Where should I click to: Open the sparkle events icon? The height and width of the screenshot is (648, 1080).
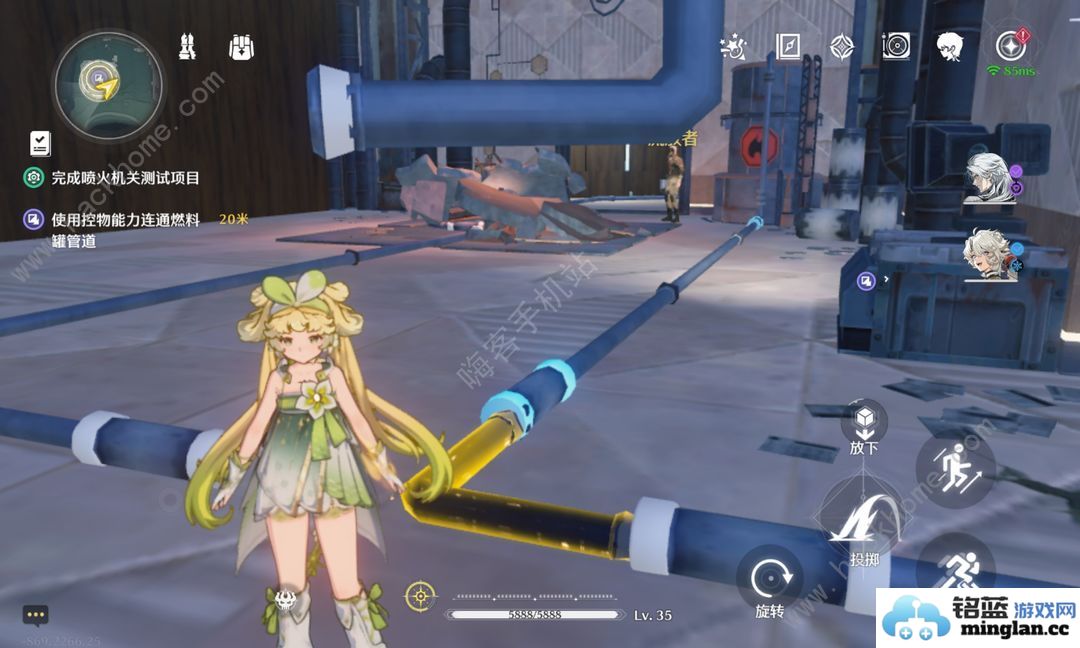click(734, 46)
